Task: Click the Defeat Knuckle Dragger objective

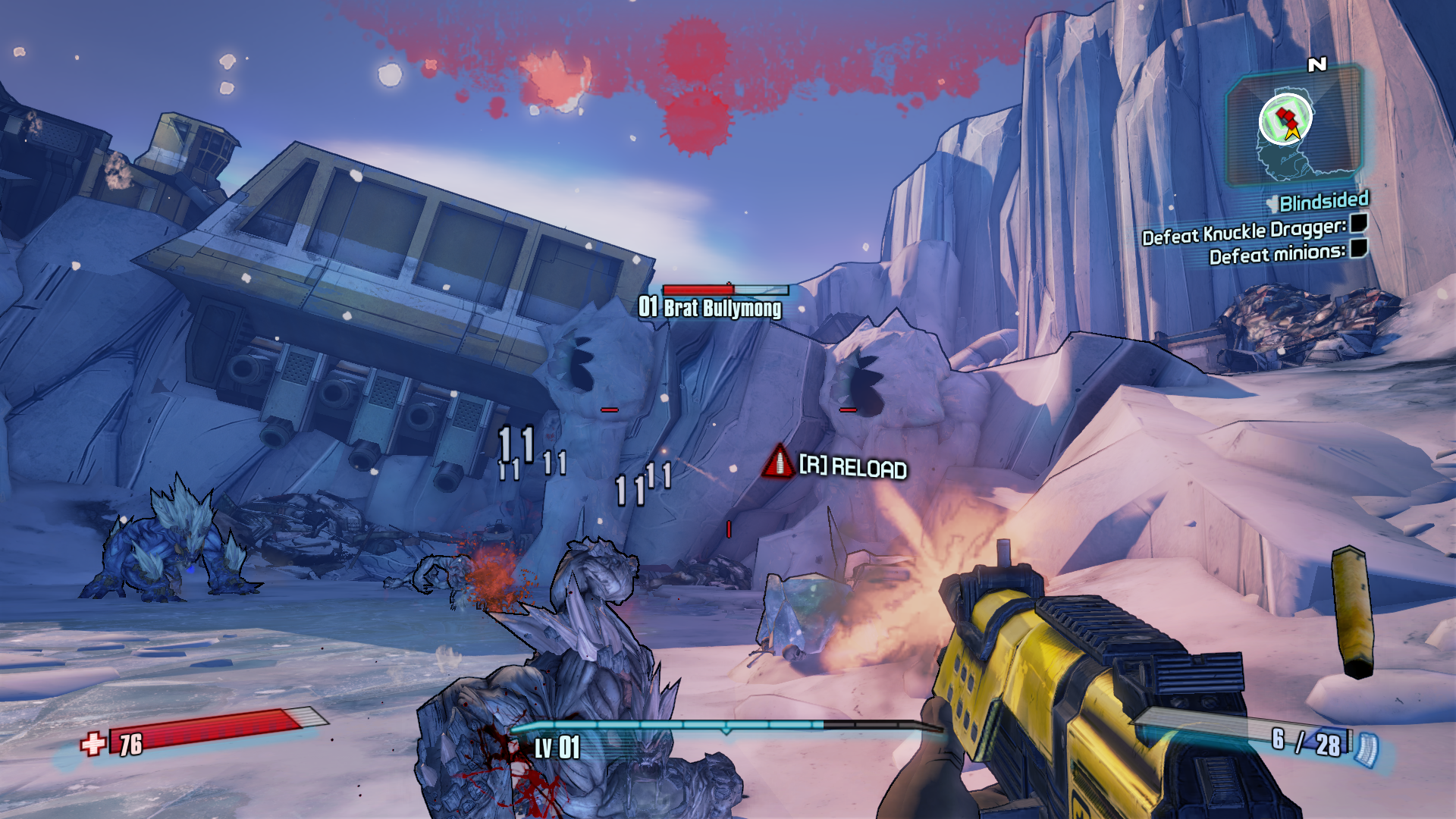Action: [x=1244, y=232]
